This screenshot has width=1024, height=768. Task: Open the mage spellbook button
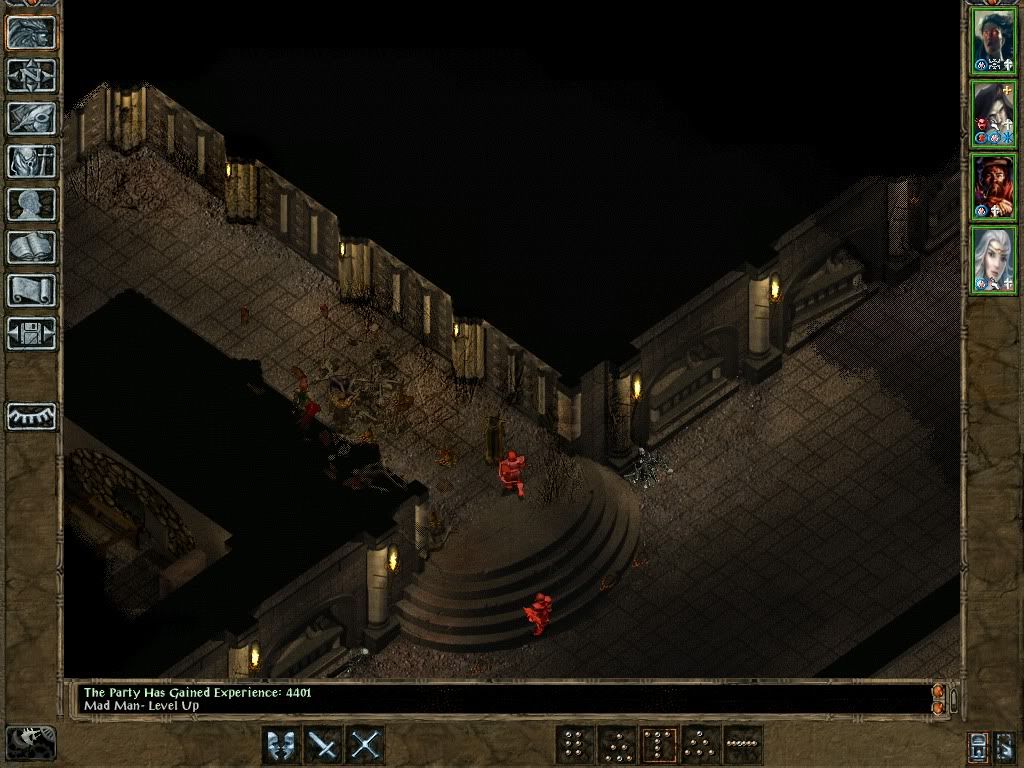(32, 247)
